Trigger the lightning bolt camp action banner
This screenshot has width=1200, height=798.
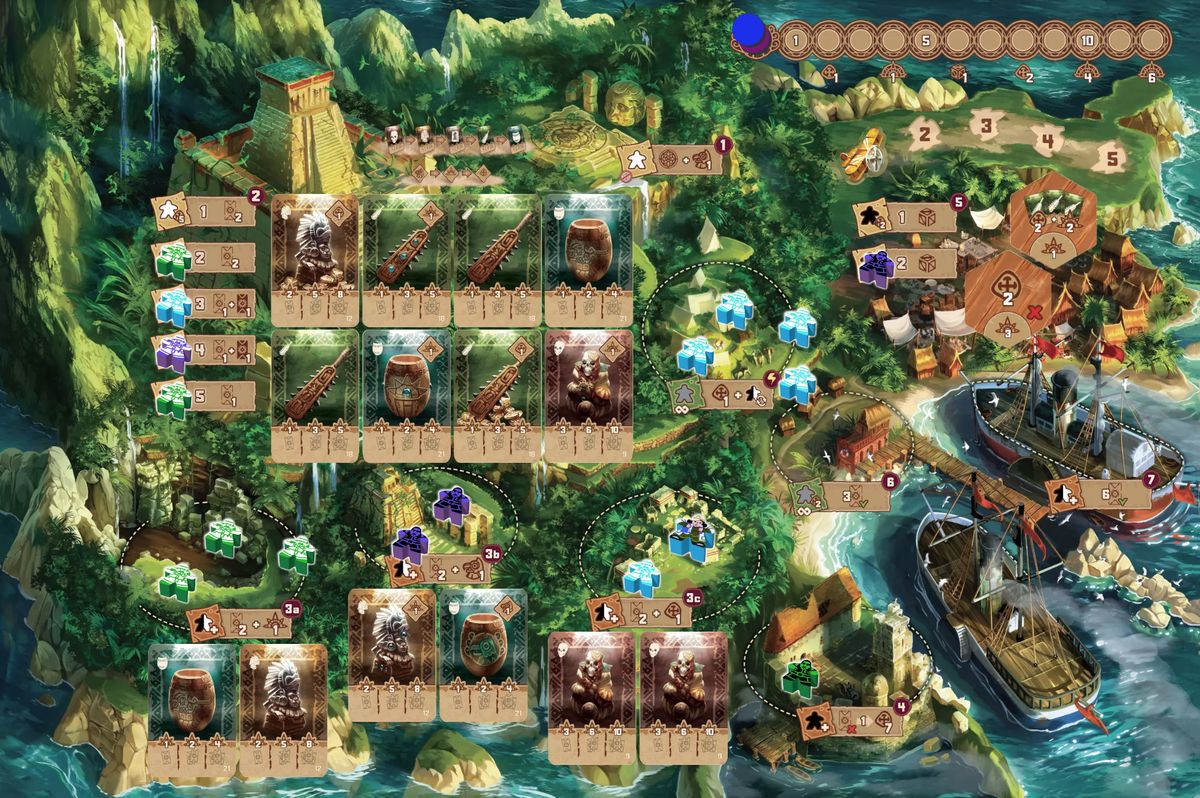722,393
